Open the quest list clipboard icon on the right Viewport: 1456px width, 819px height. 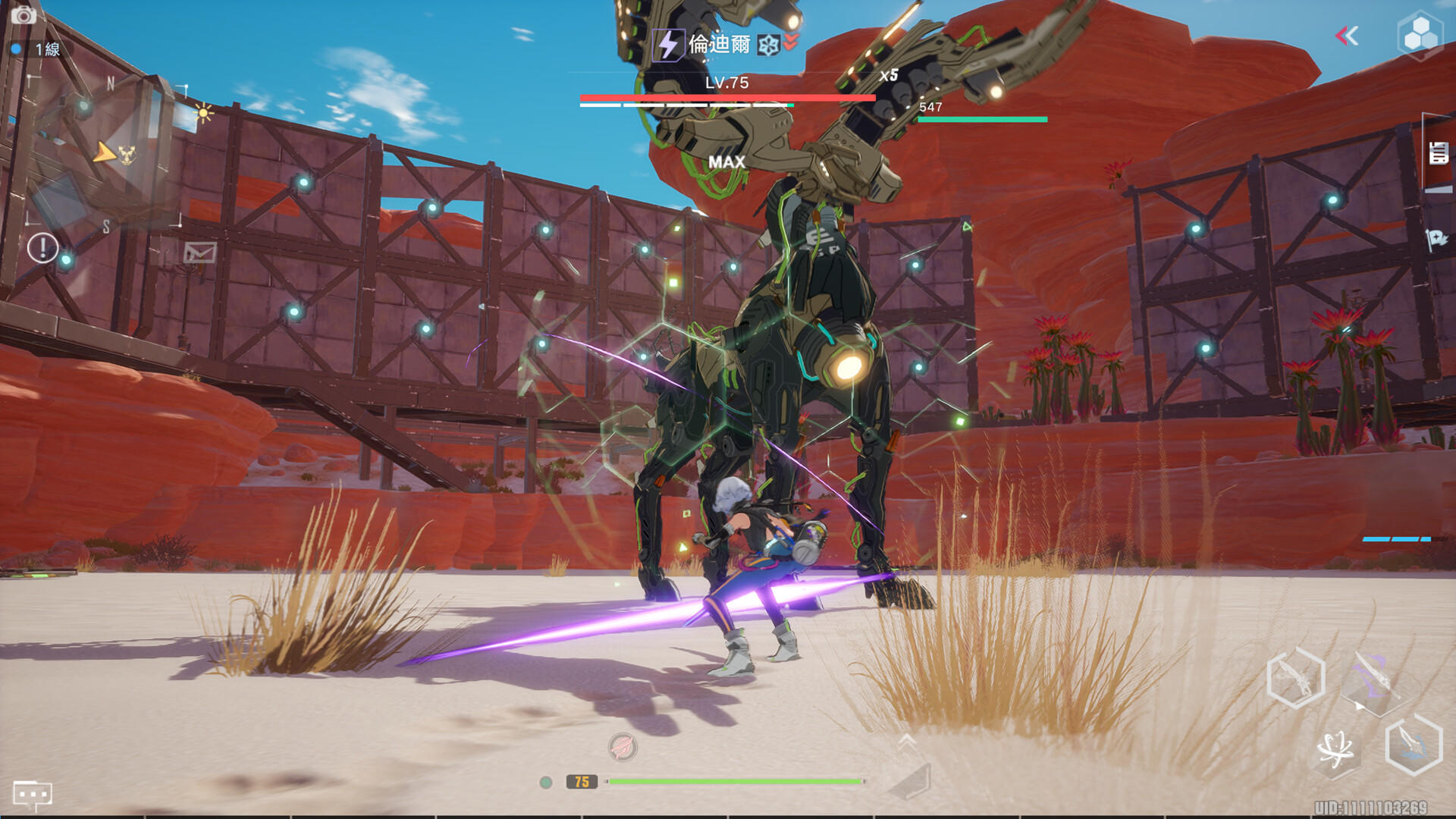pyautogui.click(x=1437, y=152)
